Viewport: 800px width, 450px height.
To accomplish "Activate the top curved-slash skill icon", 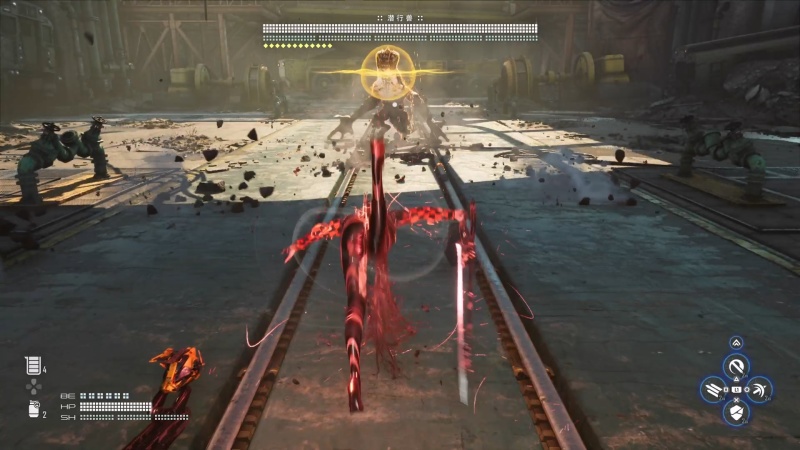I will (736, 368).
